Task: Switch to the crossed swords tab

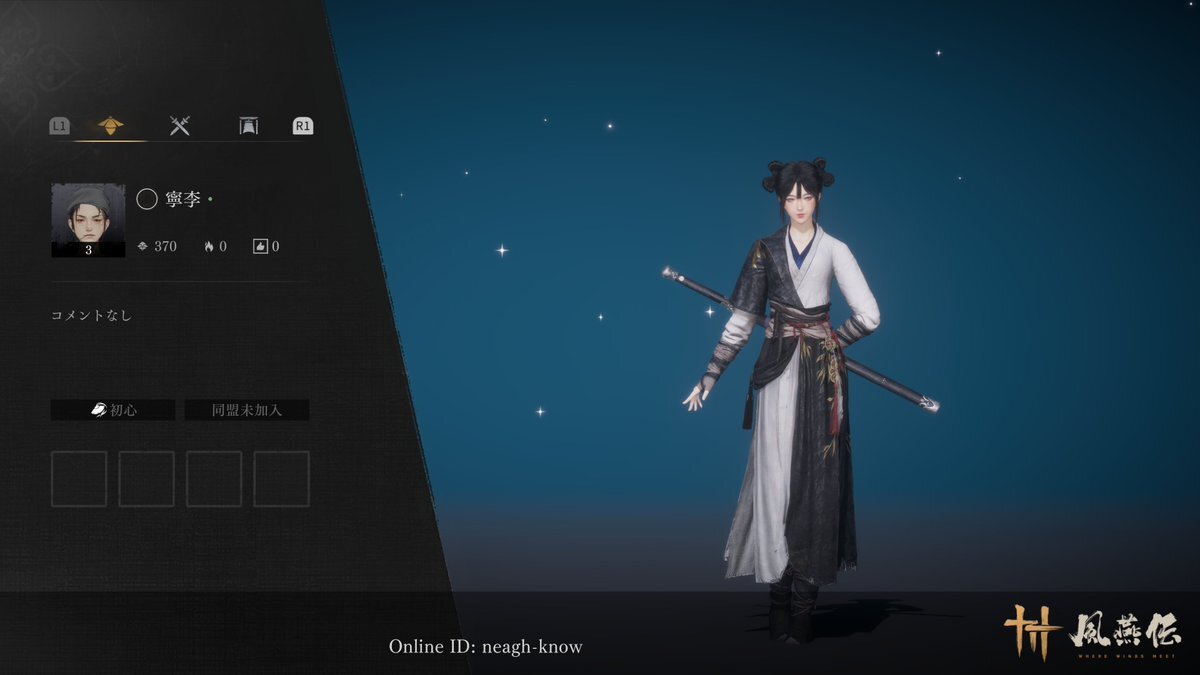Action: point(180,126)
